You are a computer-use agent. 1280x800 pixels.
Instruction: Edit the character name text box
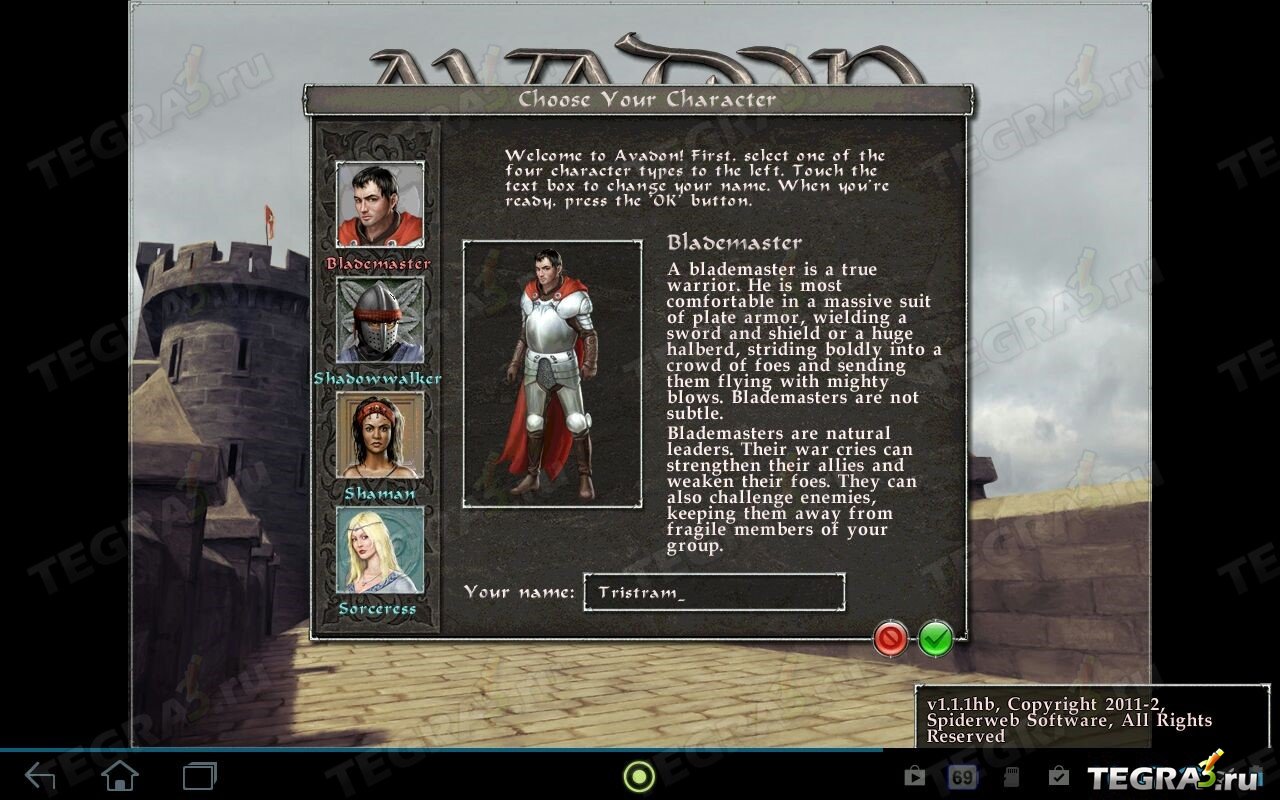(x=714, y=592)
